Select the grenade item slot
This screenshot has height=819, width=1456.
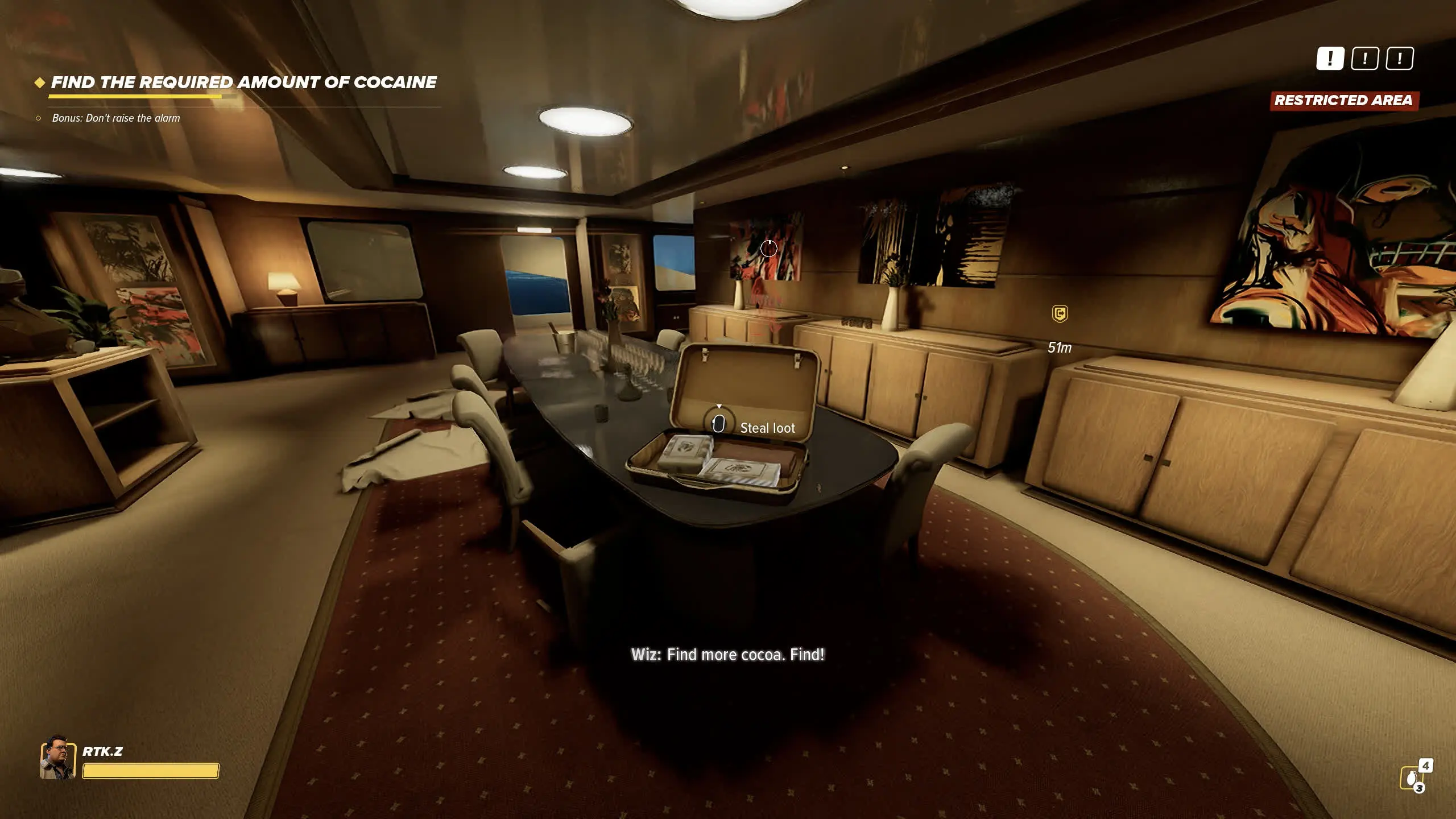click(x=1412, y=777)
